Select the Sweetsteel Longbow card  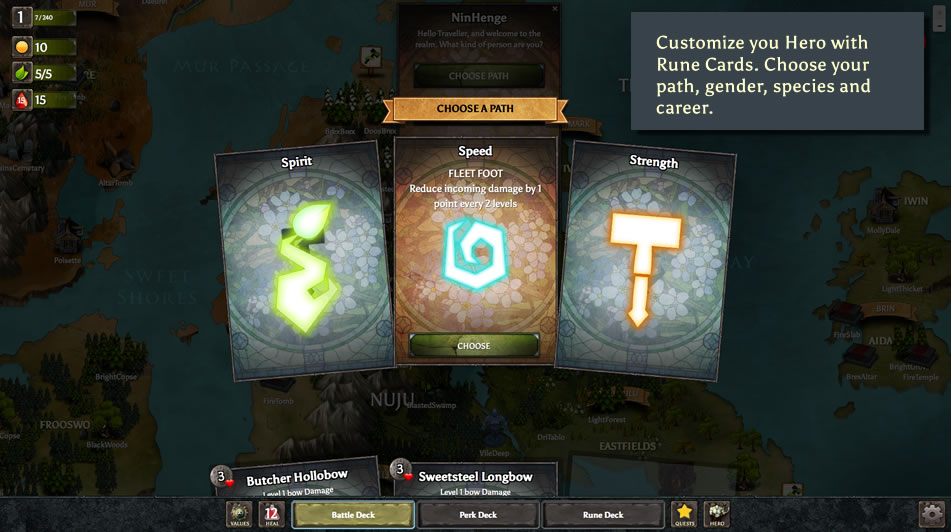(474, 478)
